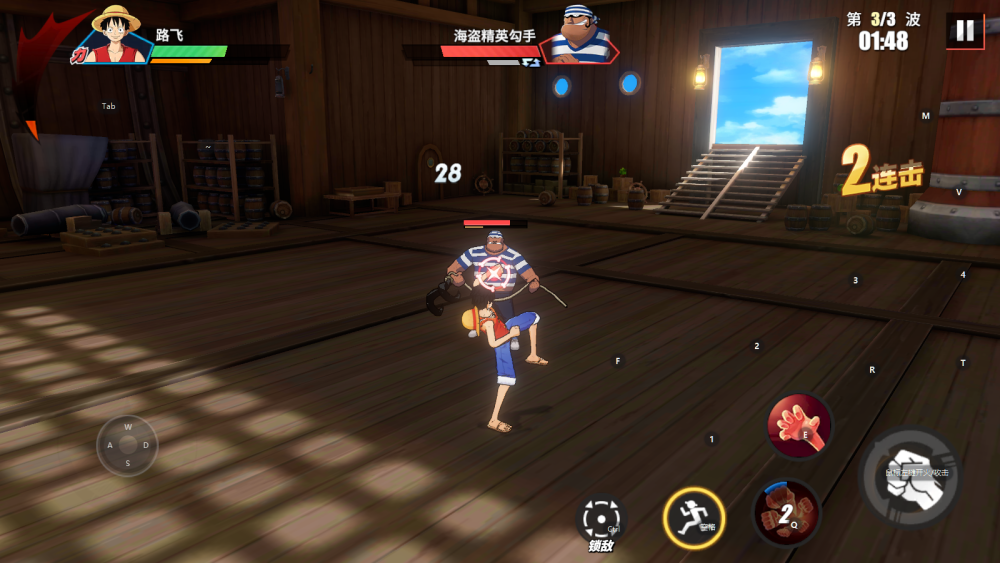Activate the red open-hand skill
The width and height of the screenshot is (1000, 563).
(x=799, y=426)
